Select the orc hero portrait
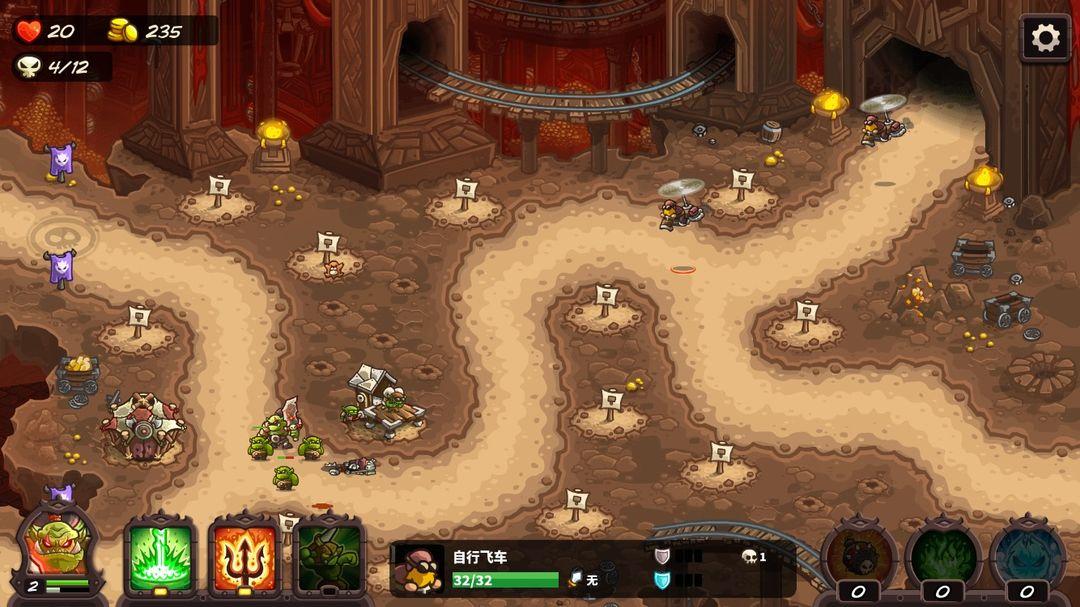The image size is (1080, 607). coord(58,548)
